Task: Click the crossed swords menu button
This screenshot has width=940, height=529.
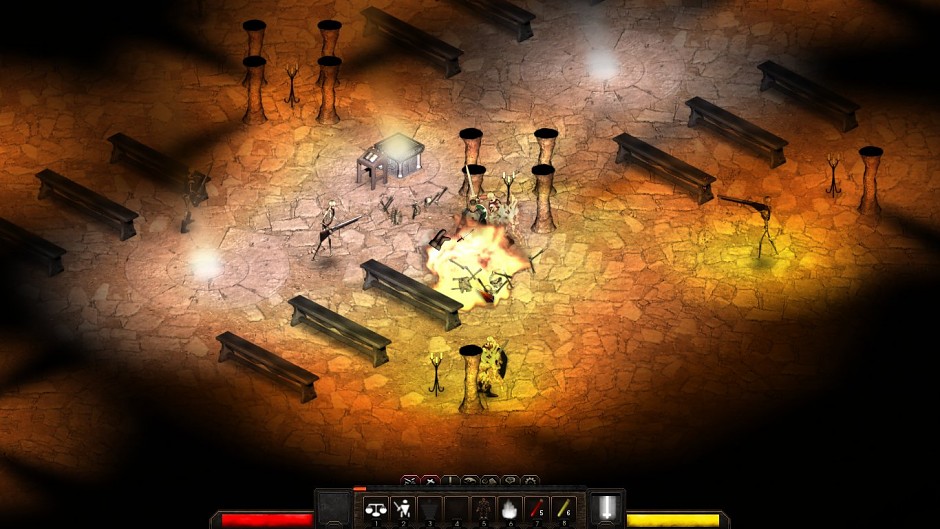Action: pyautogui.click(x=410, y=481)
